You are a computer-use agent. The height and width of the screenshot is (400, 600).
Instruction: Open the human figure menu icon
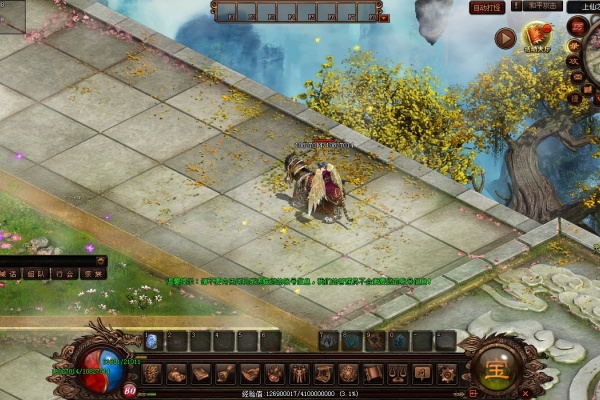click(x=299, y=374)
